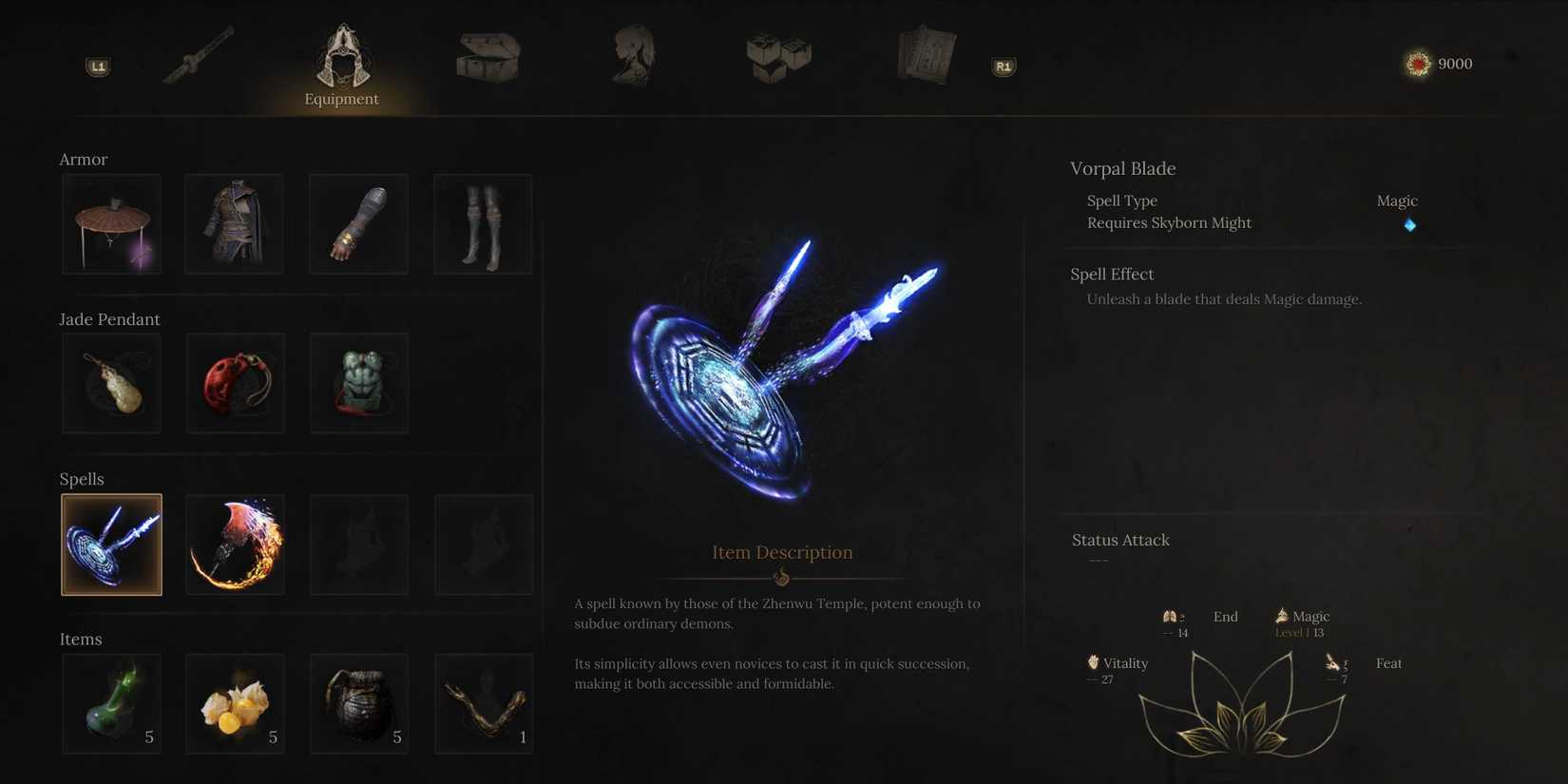Click the red flower currency icon

[1416, 63]
